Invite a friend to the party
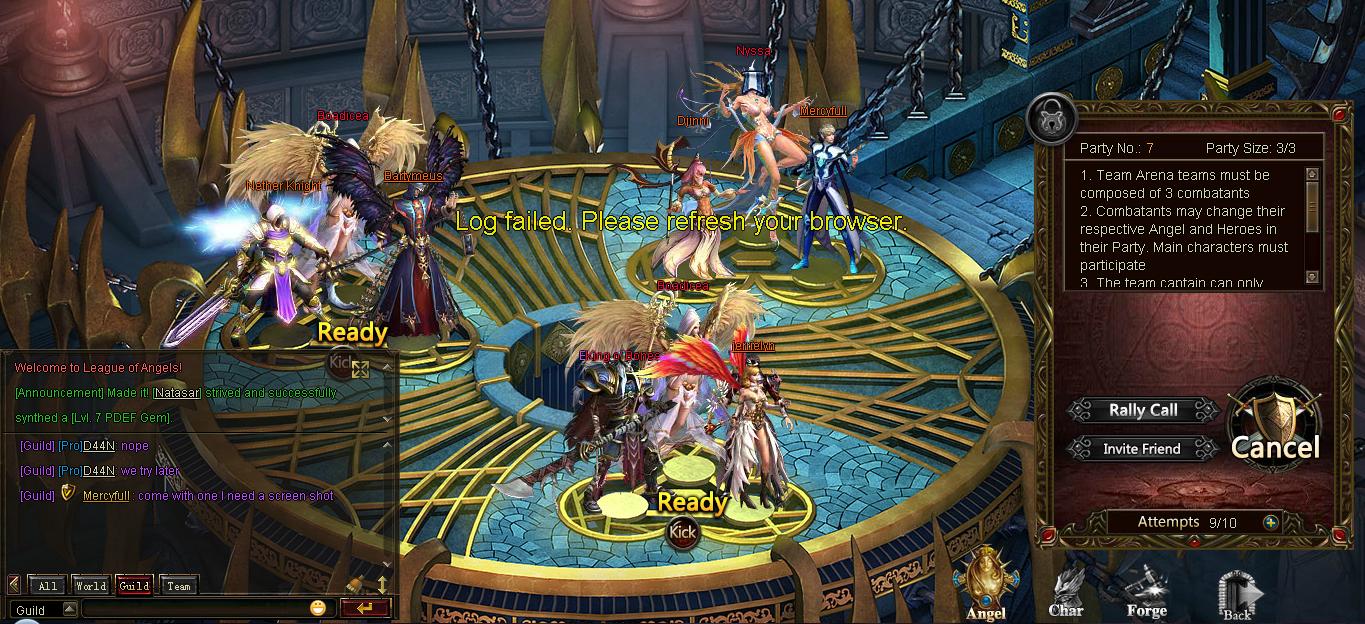Viewport: 1365px width, 624px height. click(1142, 449)
